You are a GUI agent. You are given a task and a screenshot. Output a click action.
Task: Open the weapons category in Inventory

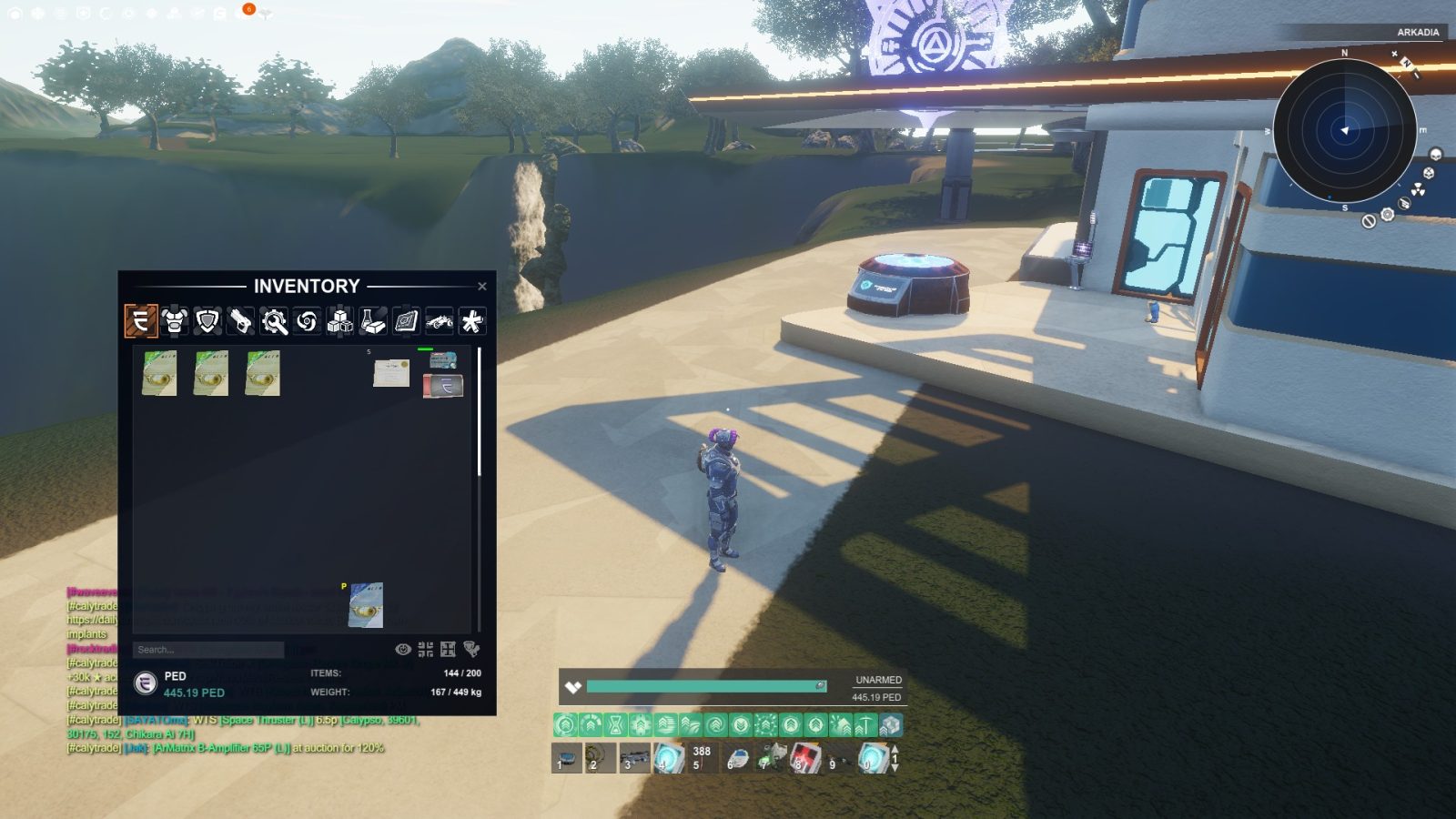240,323
